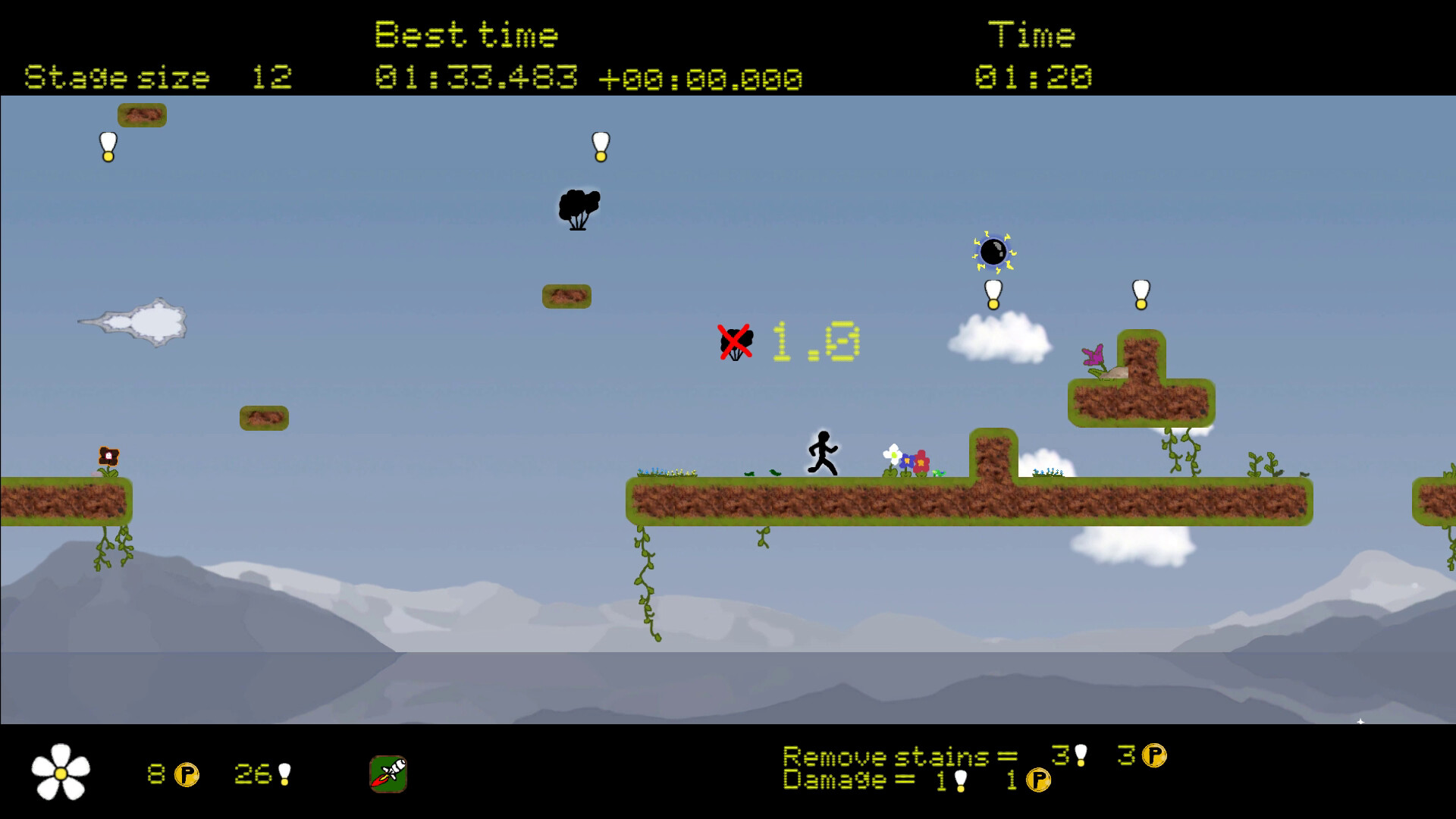Click the crossed-out black tree icon

pyautogui.click(x=733, y=343)
